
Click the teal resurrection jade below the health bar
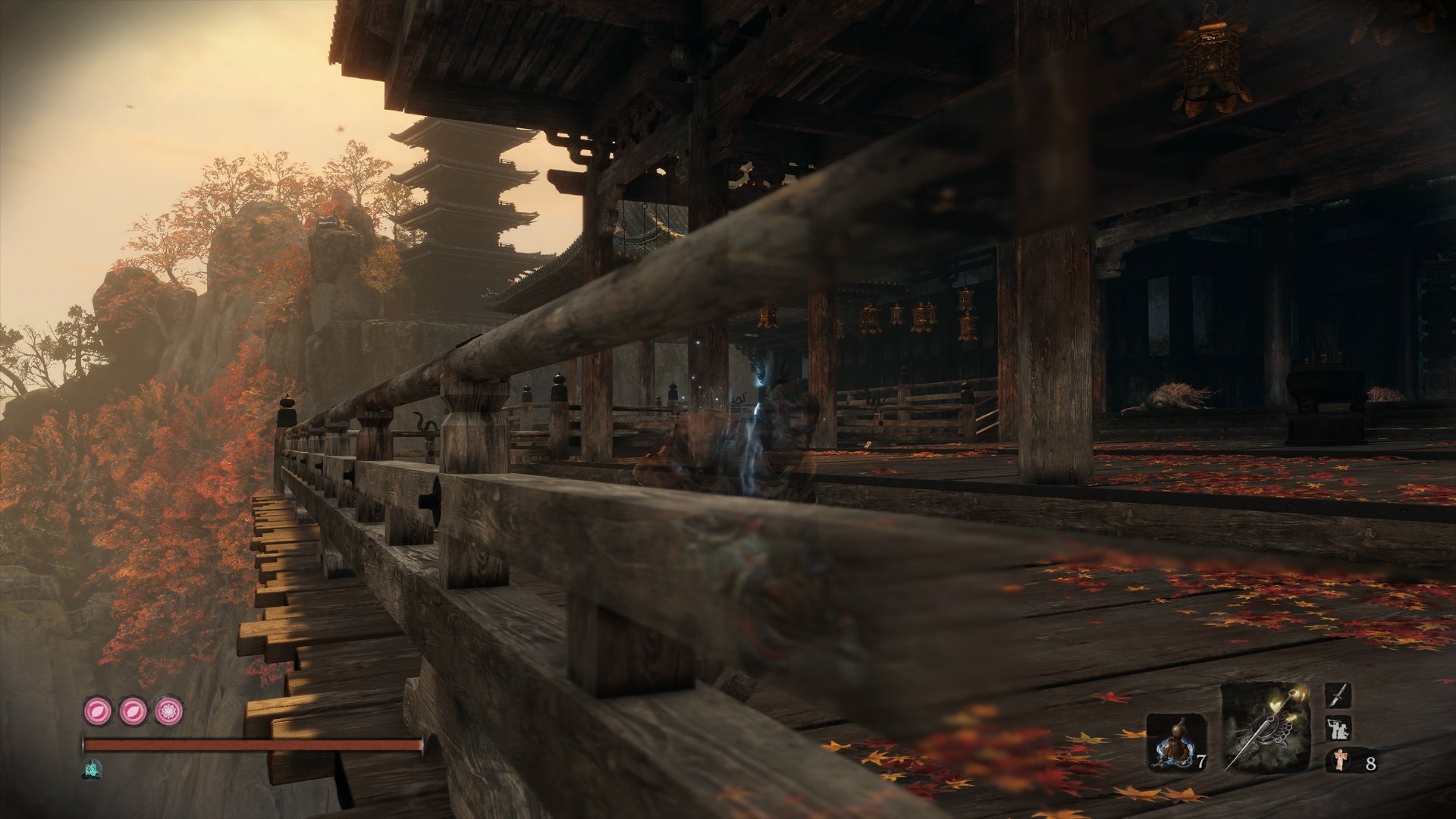[92, 769]
